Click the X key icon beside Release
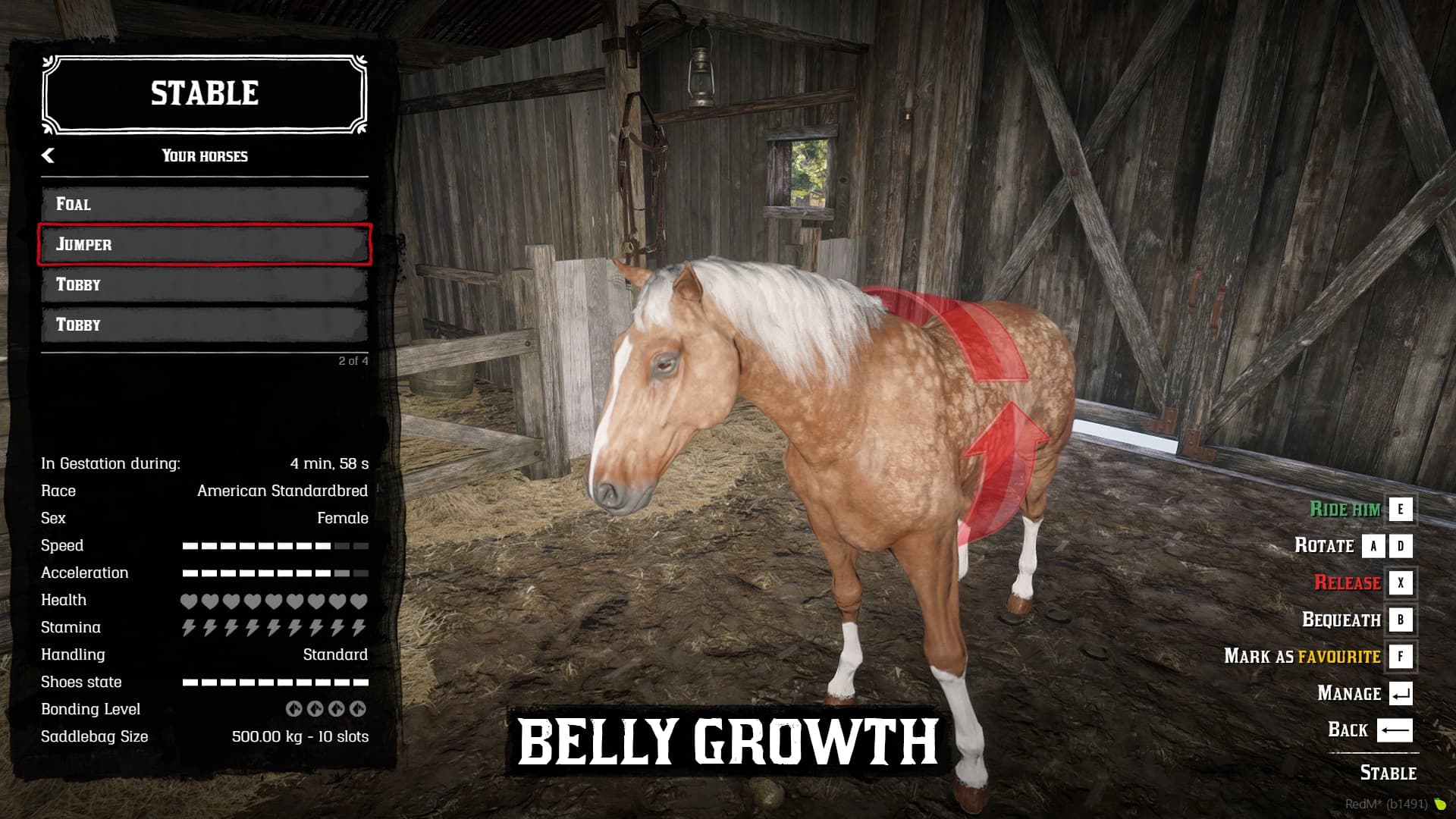1456x819 pixels. pos(1401,584)
